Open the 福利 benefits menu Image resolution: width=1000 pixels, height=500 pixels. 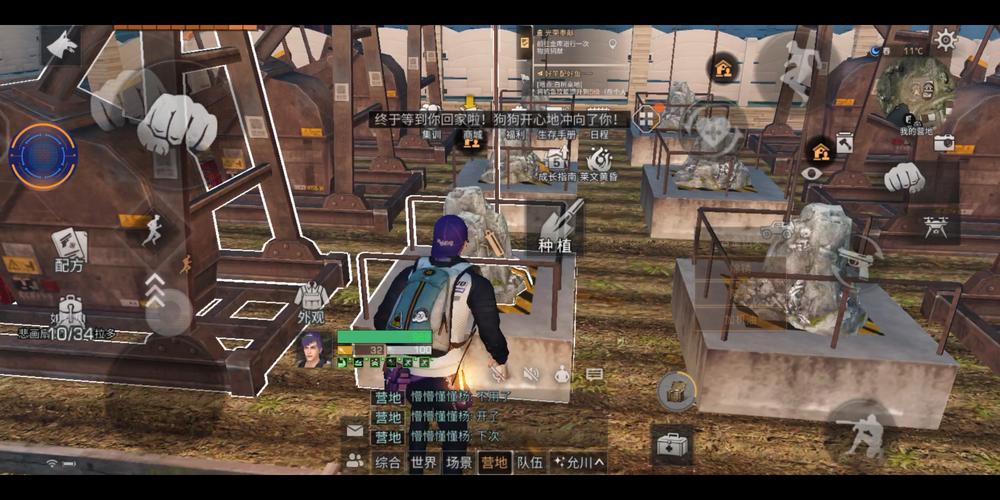pos(516,135)
